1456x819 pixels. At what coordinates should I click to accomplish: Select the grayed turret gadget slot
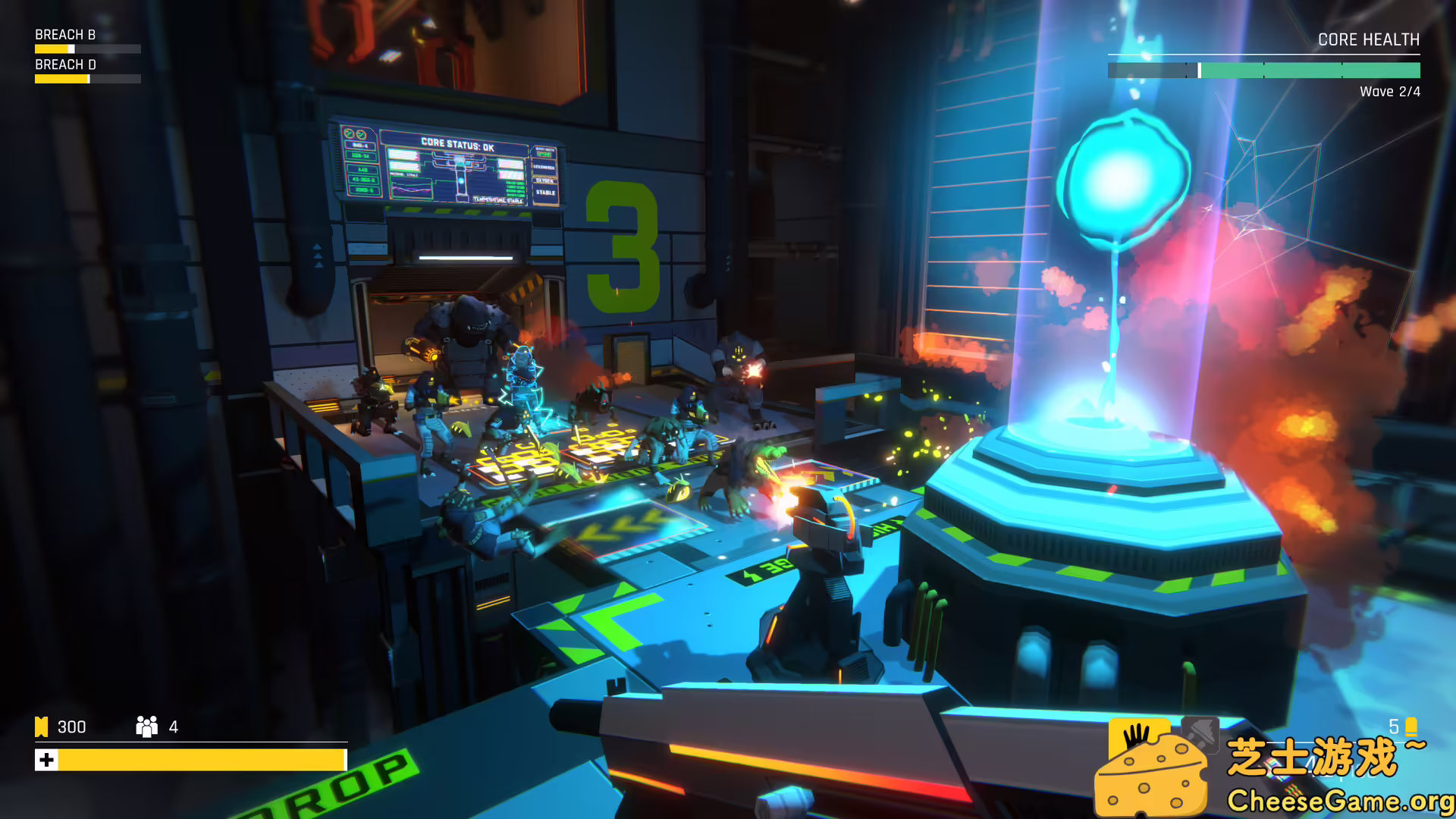click(1200, 734)
